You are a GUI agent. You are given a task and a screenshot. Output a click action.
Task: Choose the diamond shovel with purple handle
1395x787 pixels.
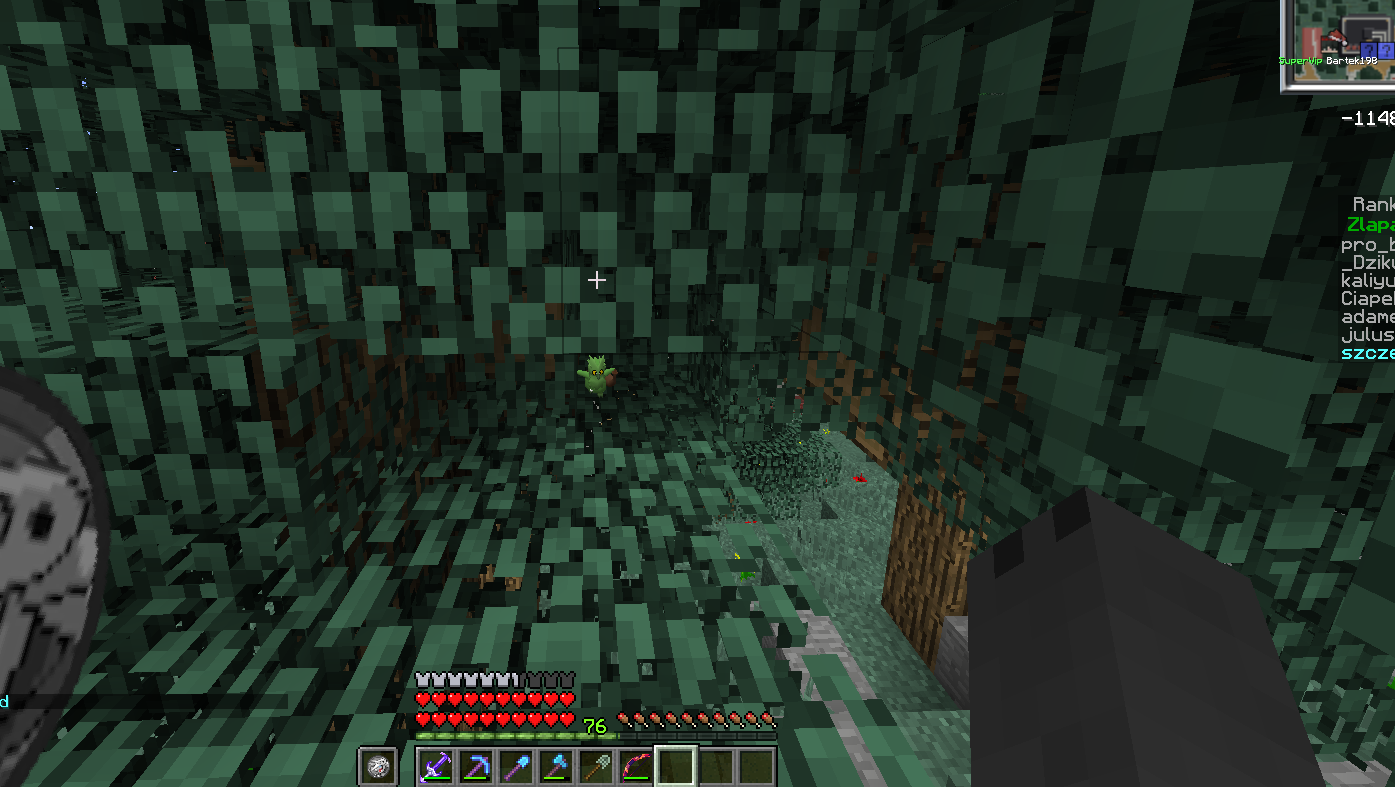[x=515, y=767]
